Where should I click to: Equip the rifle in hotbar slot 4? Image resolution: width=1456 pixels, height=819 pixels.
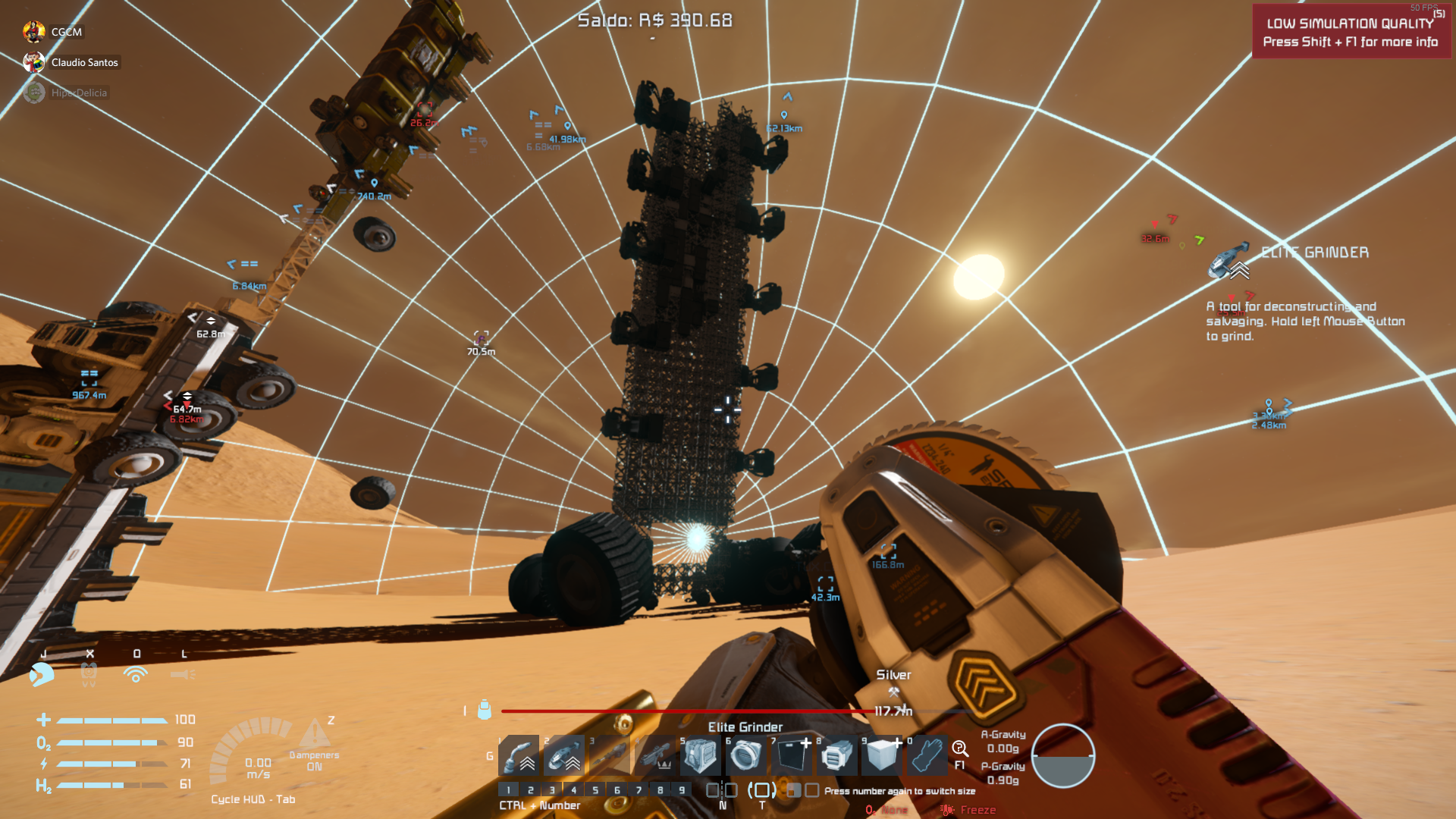click(655, 755)
